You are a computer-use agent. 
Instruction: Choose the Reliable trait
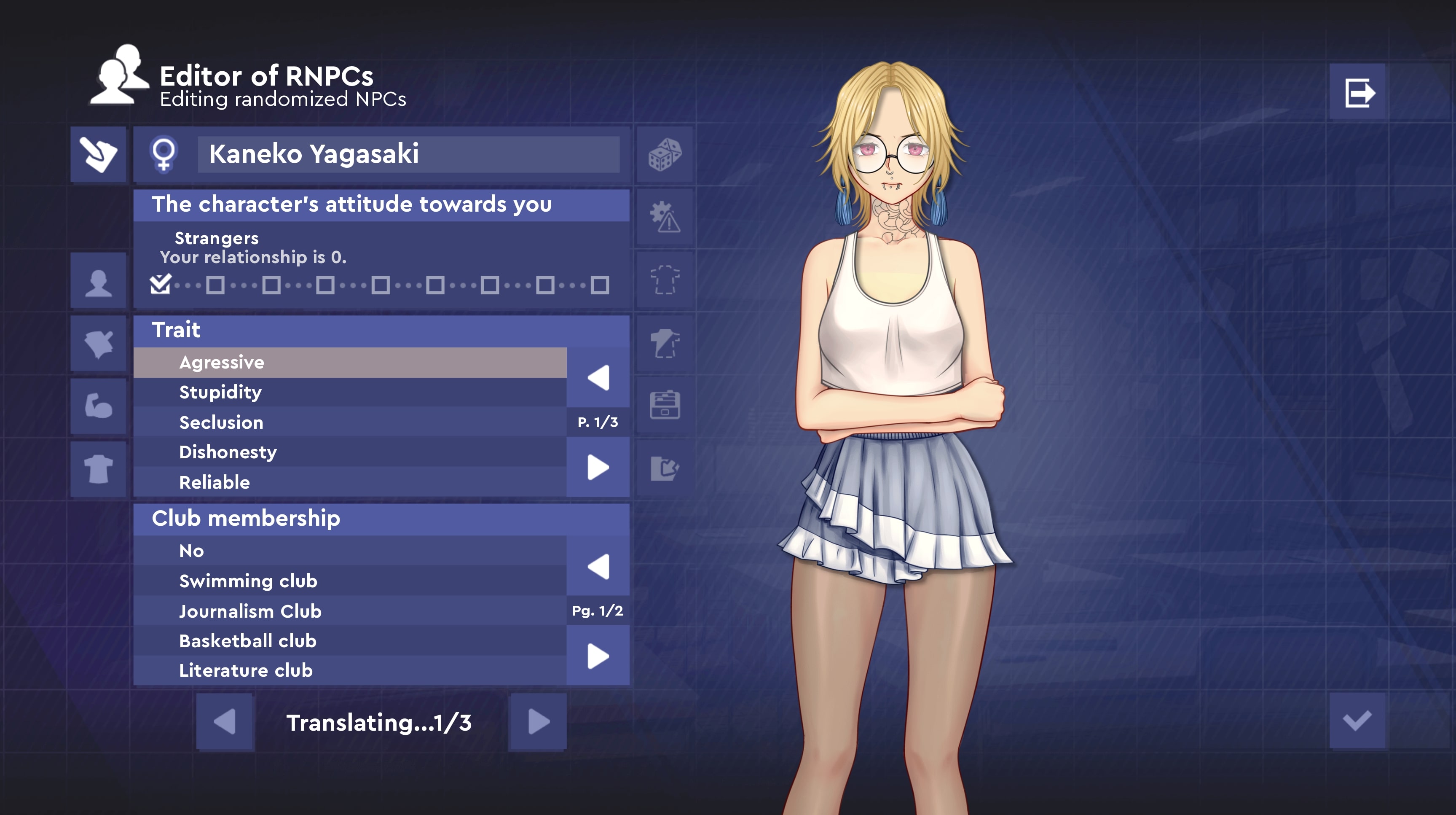[350, 482]
